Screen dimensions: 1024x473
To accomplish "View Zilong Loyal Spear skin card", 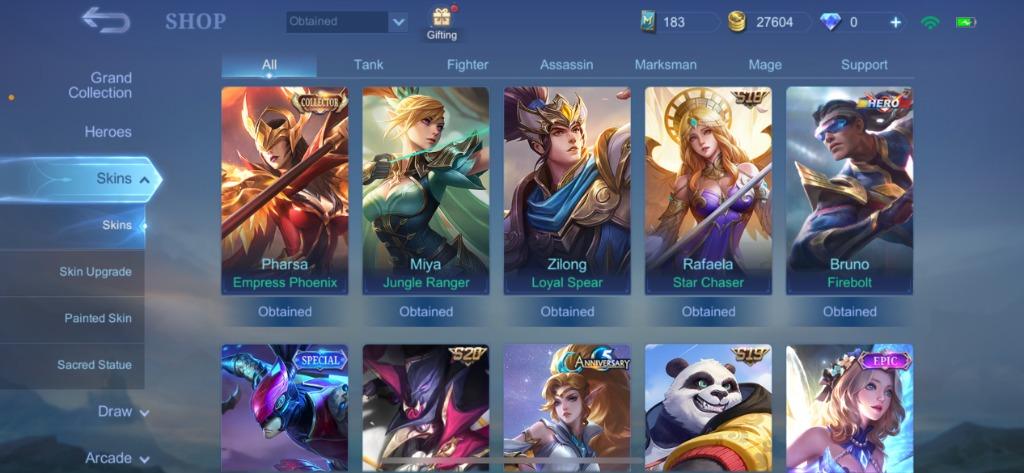I will pos(567,190).
